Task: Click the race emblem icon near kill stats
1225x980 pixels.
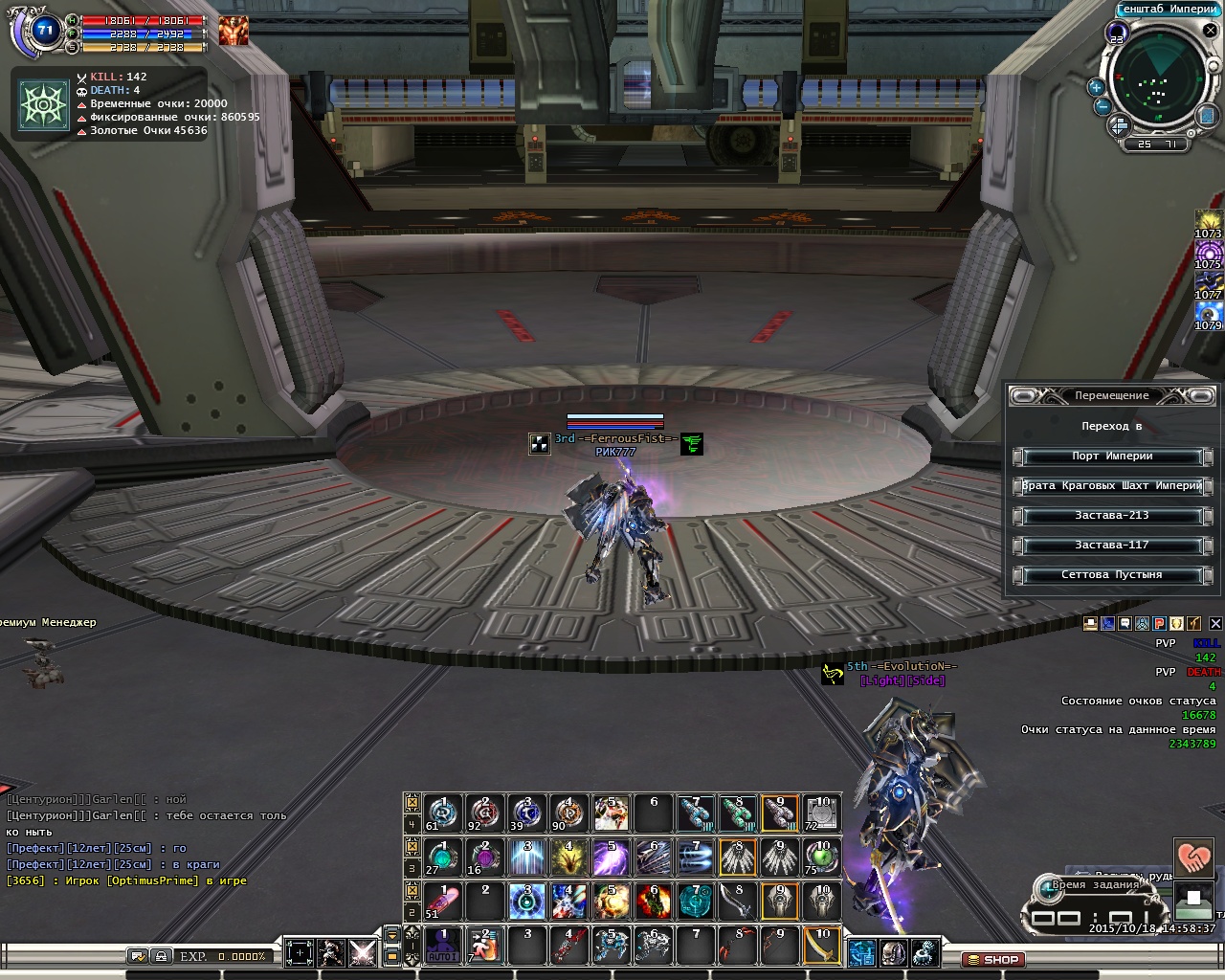Action: point(45,103)
